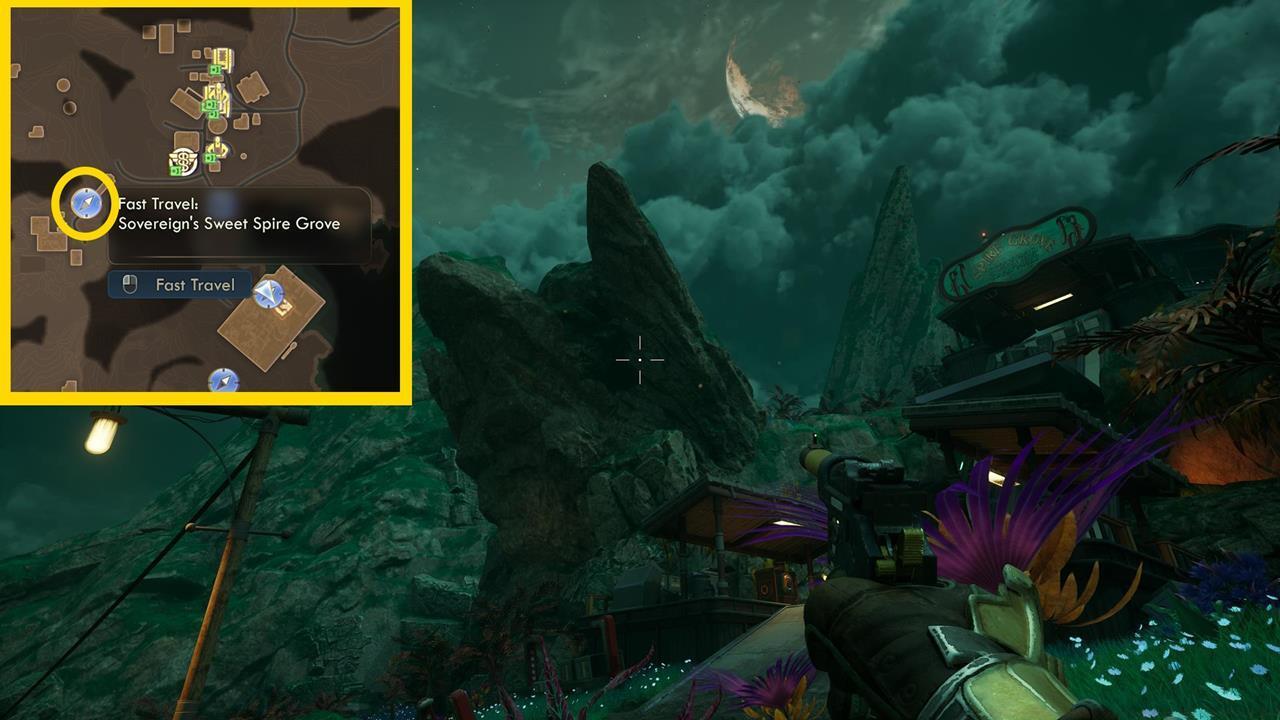Viewport: 1280px width, 720px height.
Task: Click the yellow merchant stall figure icon
Action: click(x=217, y=147)
